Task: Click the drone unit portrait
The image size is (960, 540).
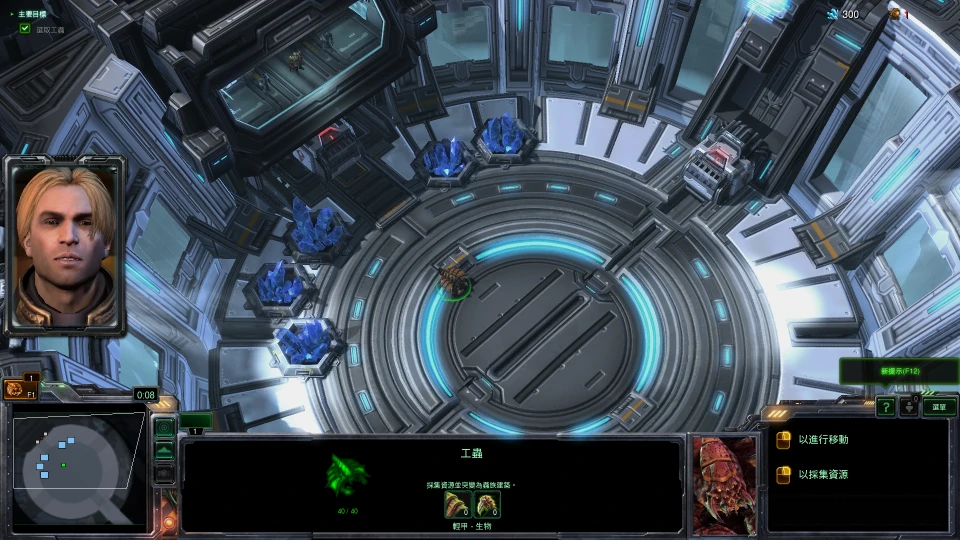Action: pyautogui.click(x=723, y=484)
